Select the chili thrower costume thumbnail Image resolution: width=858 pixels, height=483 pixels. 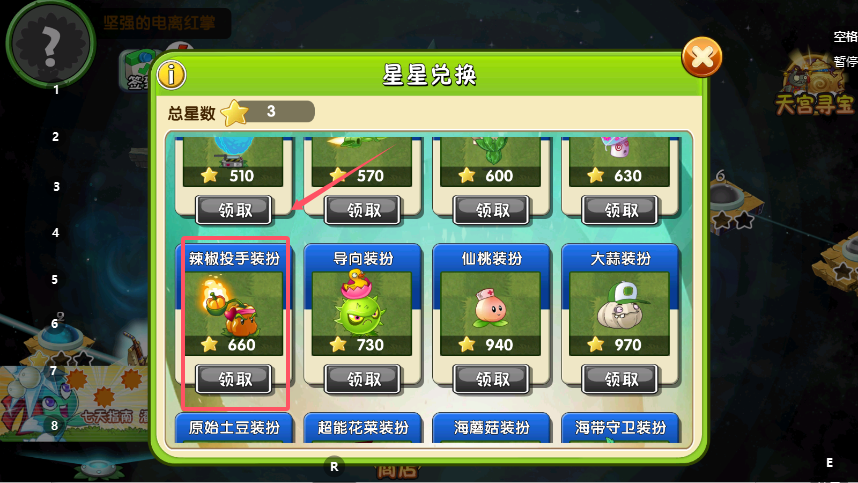(235, 304)
